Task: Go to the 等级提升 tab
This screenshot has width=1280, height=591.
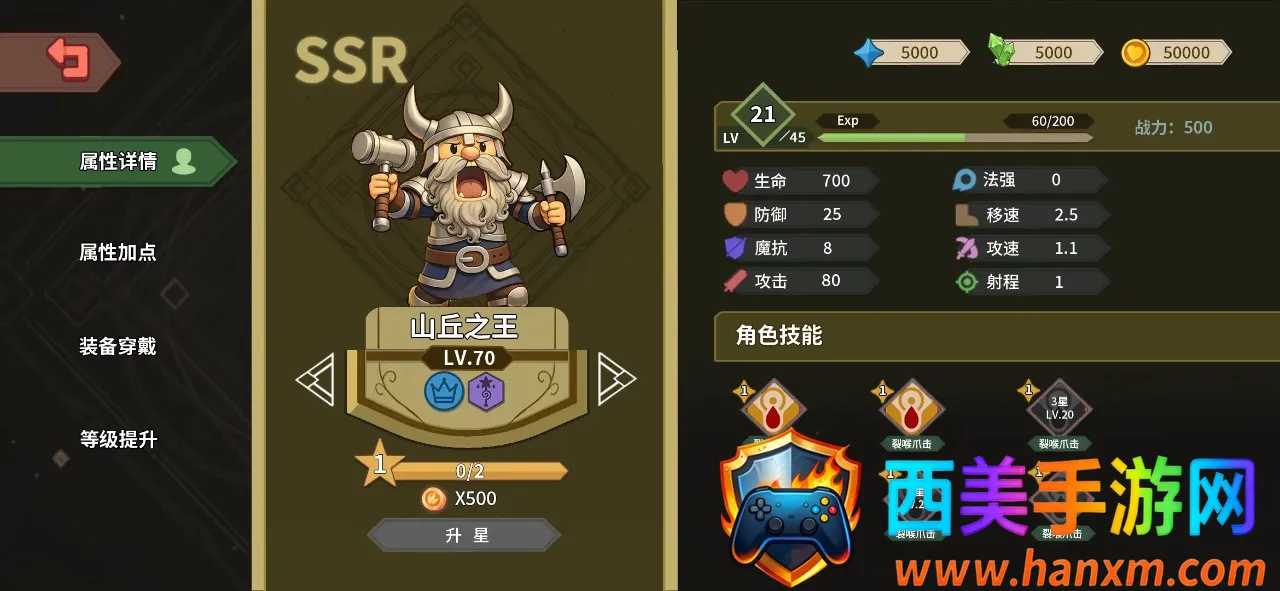Action: point(118,439)
